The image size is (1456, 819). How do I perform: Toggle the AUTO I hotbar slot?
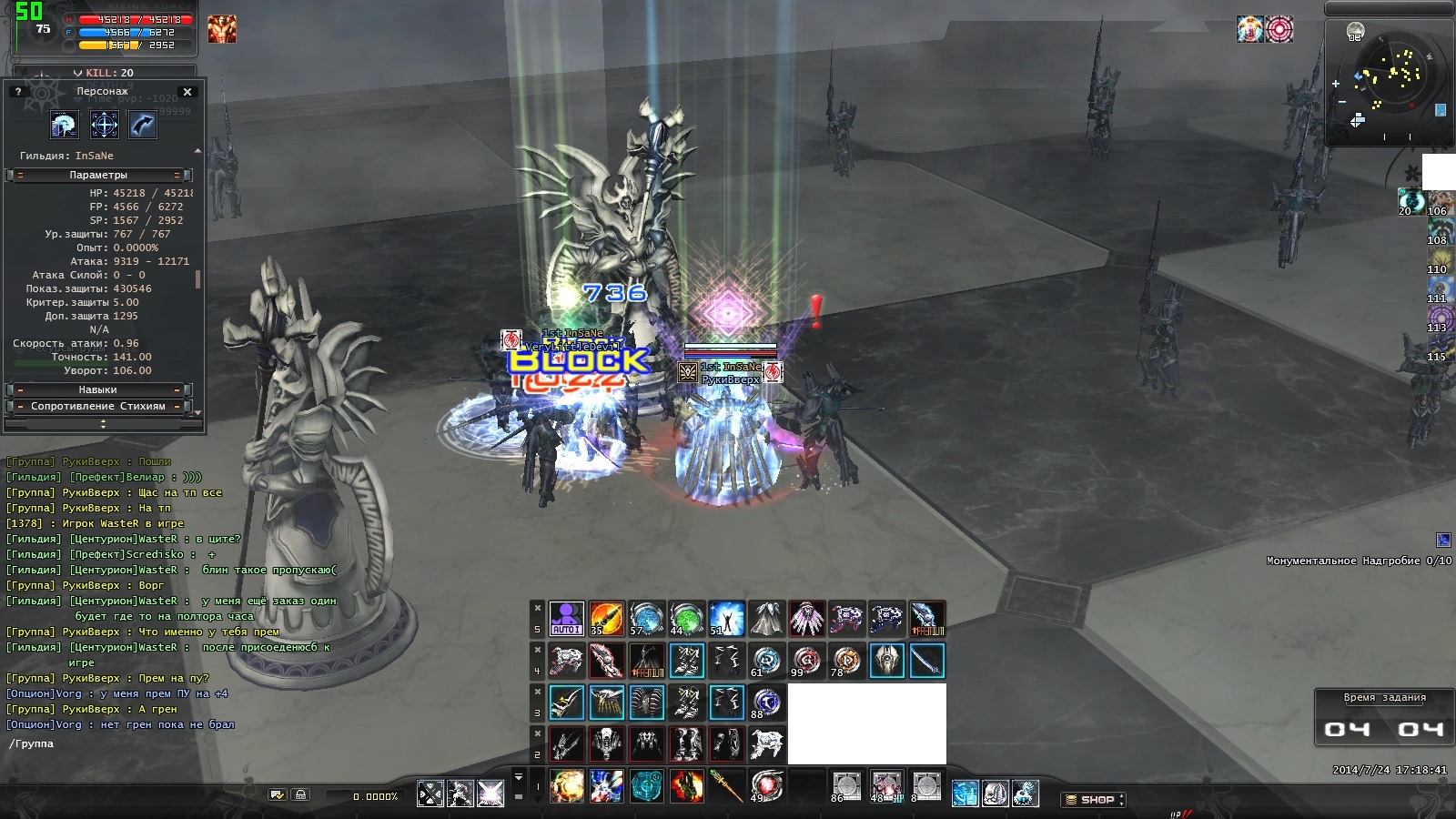coord(566,619)
